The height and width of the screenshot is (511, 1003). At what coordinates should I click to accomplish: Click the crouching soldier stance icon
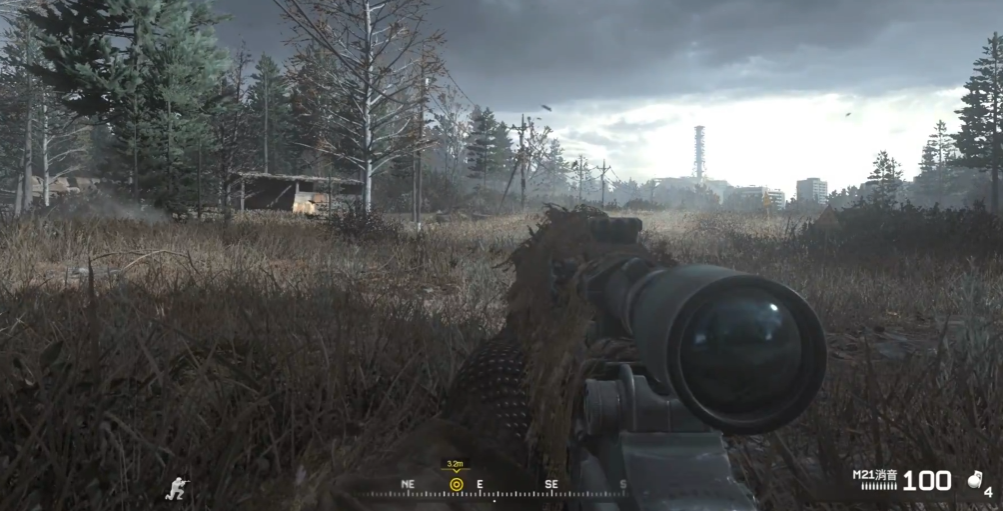[178, 487]
